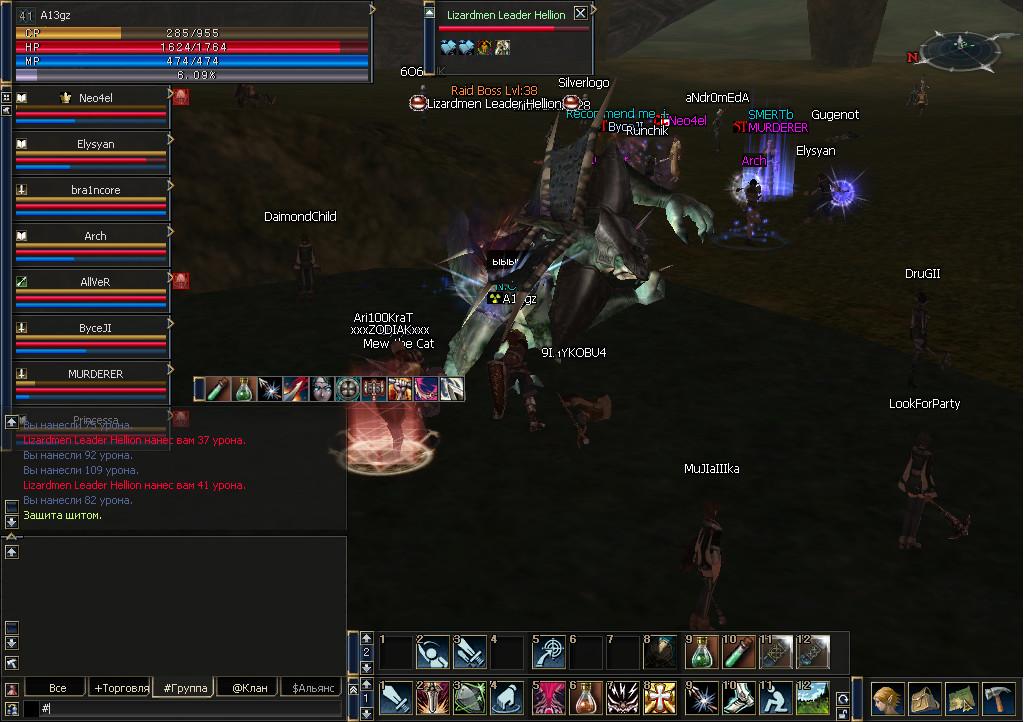Choose party member bra1ncore from list
Viewport: 1024px width, 722px height.
[92, 191]
